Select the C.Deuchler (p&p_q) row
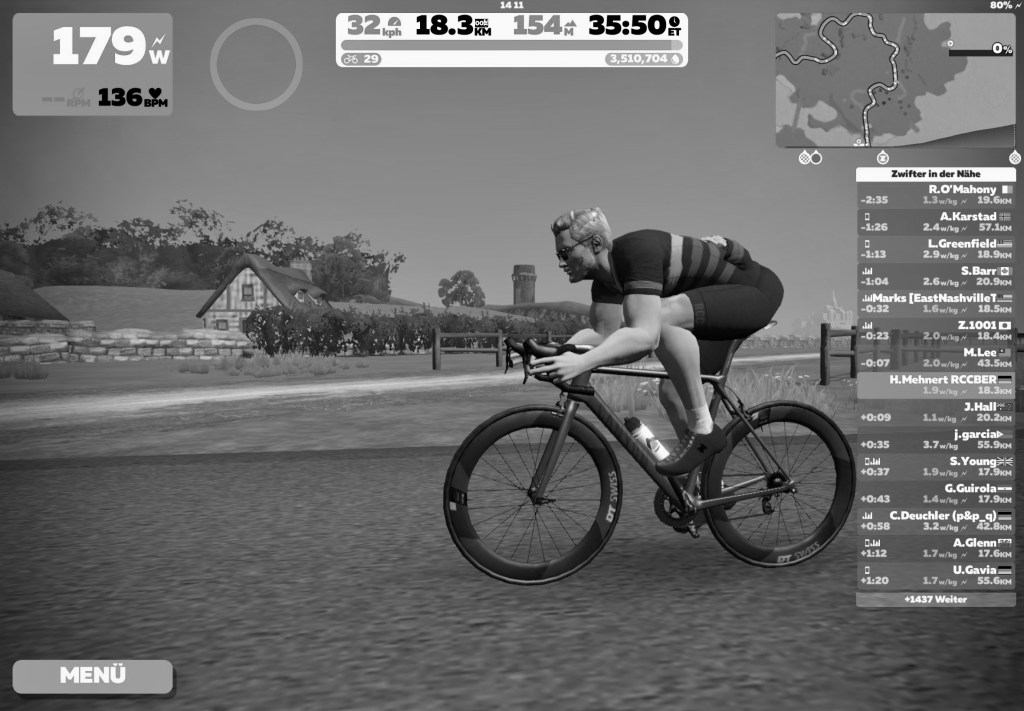This screenshot has width=1024, height=711. pos(935,520)
